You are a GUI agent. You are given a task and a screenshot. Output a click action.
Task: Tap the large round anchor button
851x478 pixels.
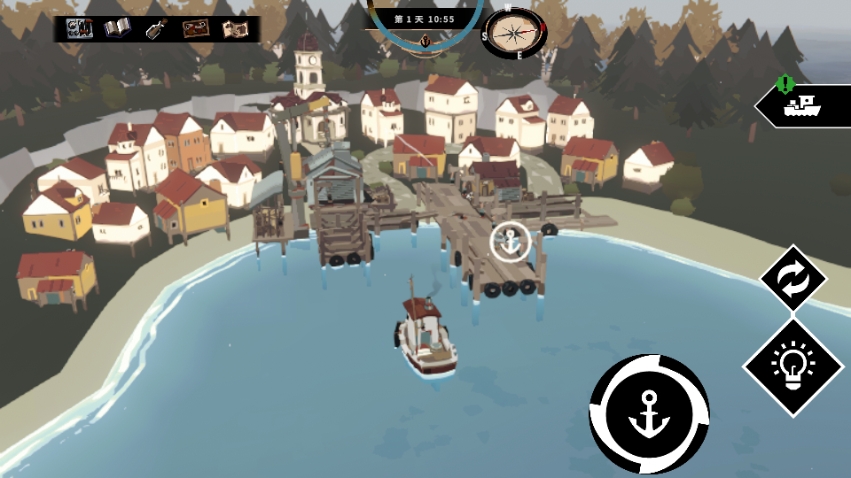(648, 413)
